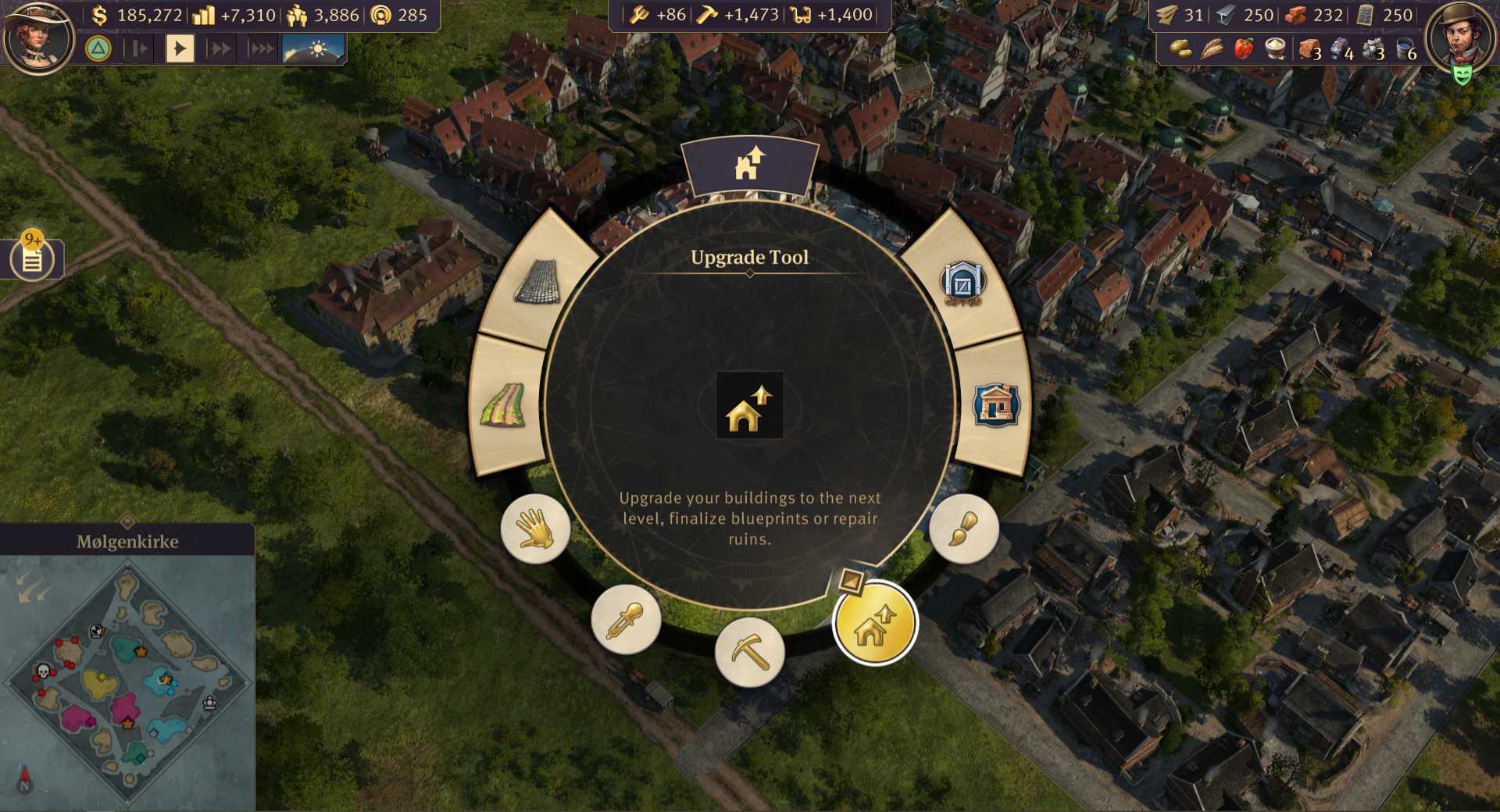Set game speed to normal play
Screen dimensions: 1500x812
pyautogui.click(x=180, y=49)
